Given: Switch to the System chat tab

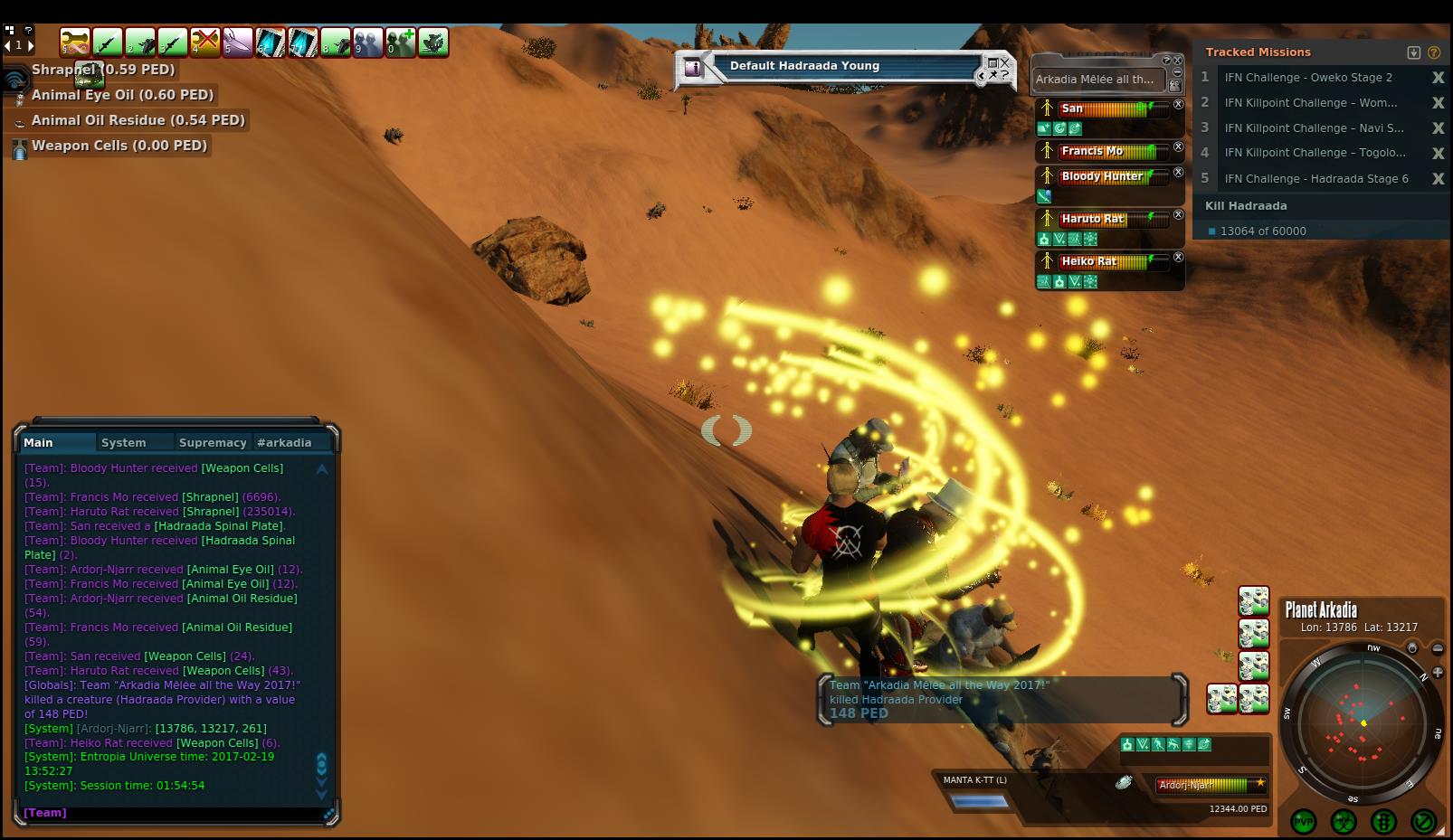Looking at the screenshot, I should pos(124,442).
